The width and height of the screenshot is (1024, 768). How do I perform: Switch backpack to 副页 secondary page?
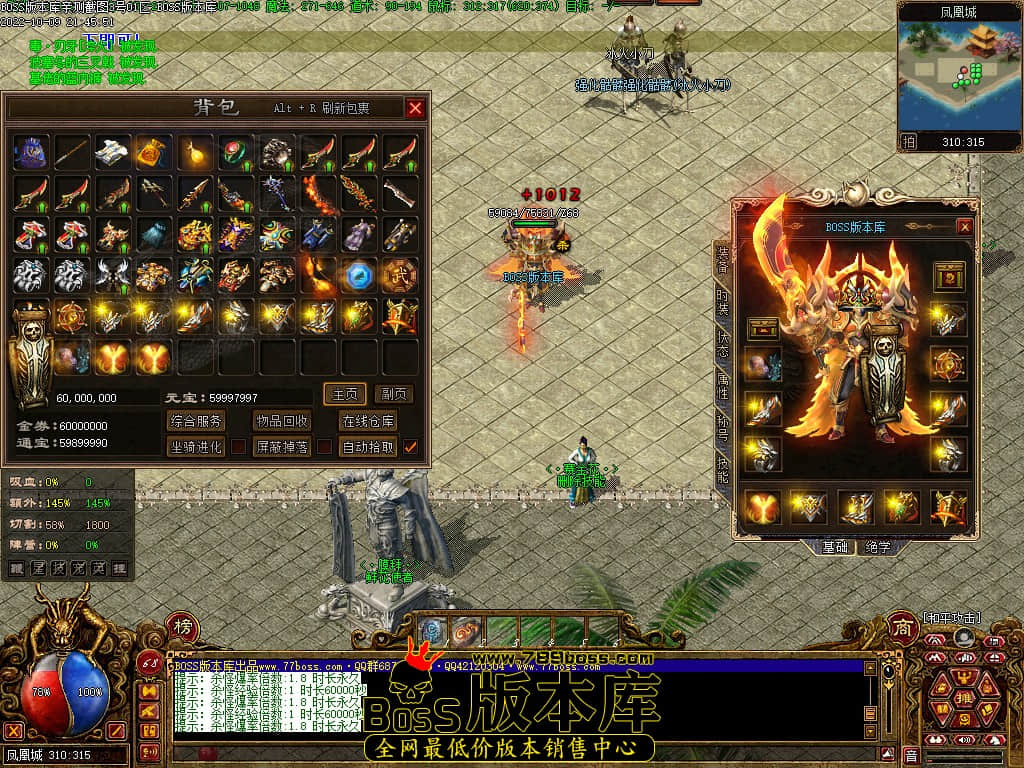click(395, 394)
